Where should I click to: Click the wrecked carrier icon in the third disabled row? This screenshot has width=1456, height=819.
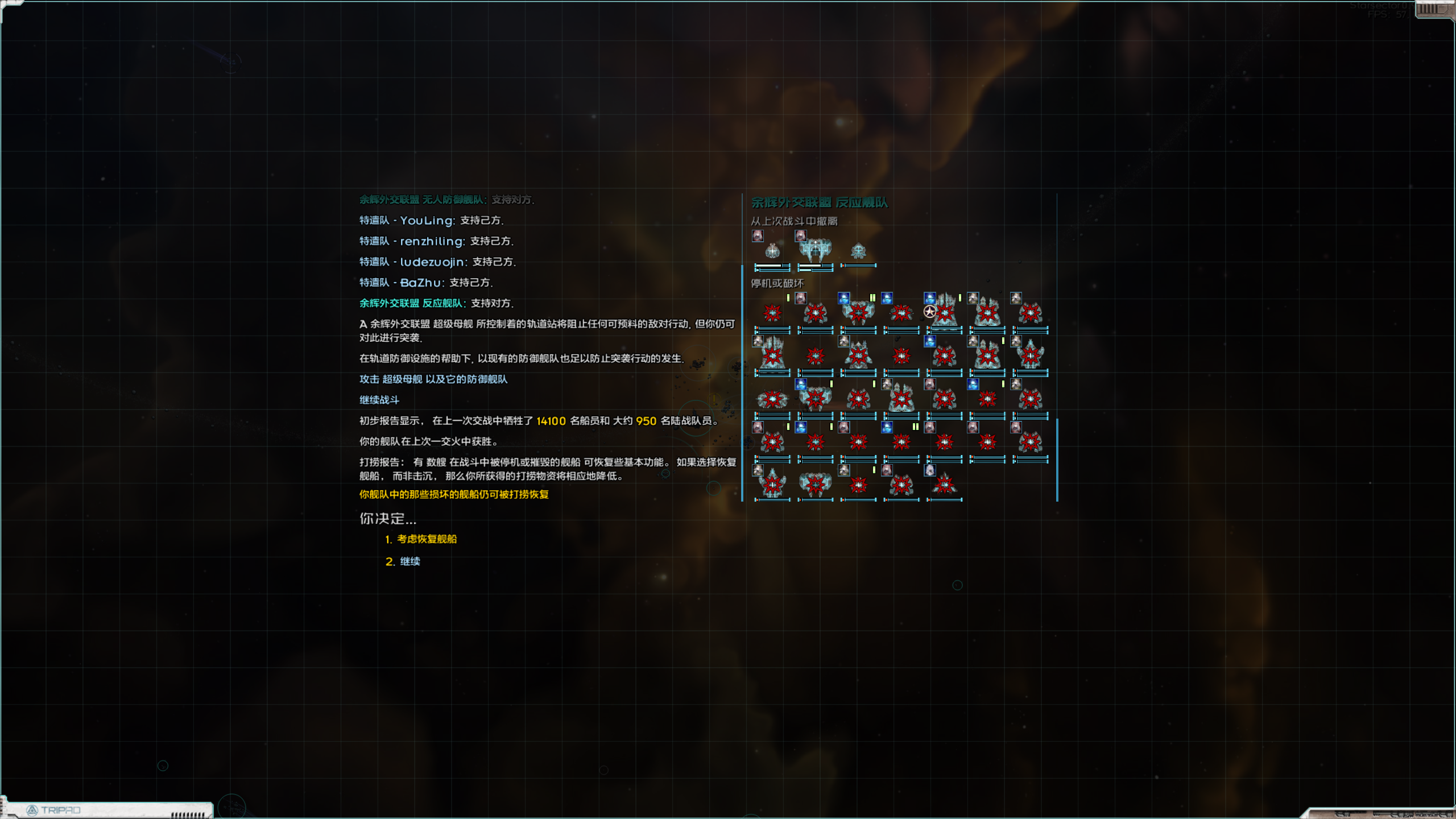[901, 399]
